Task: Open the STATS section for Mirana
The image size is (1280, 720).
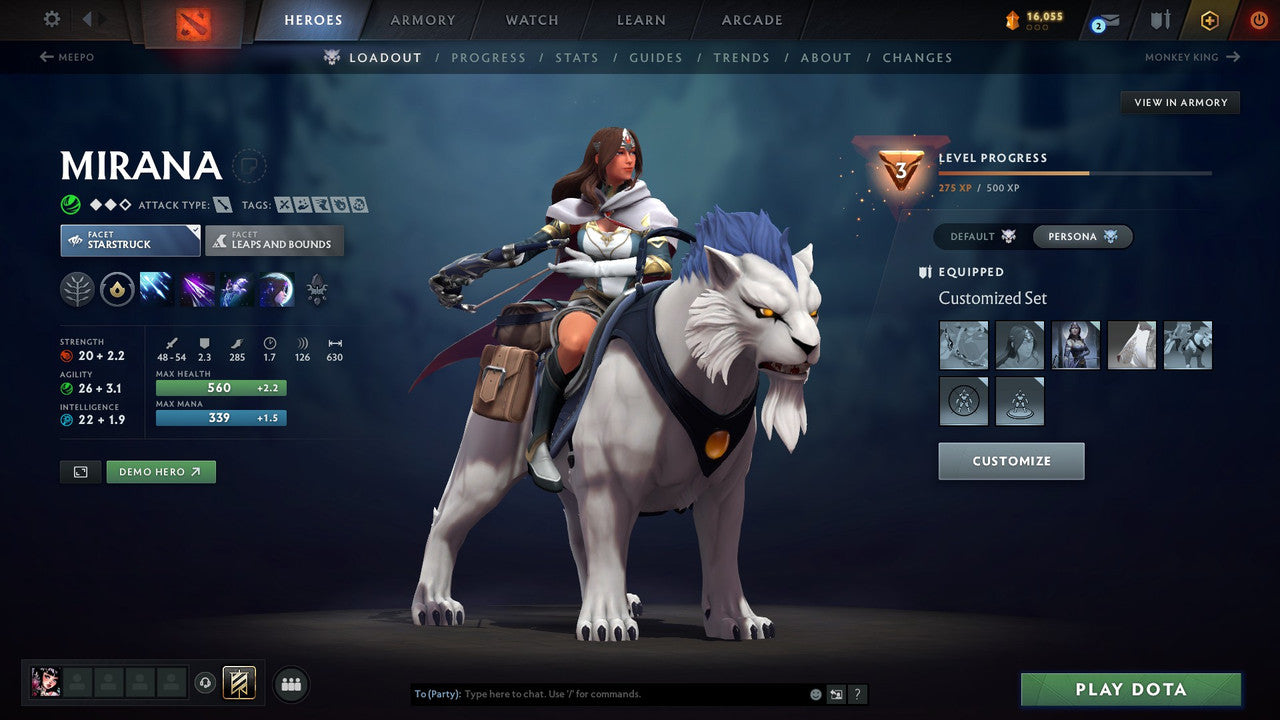Action: point(577,57)
